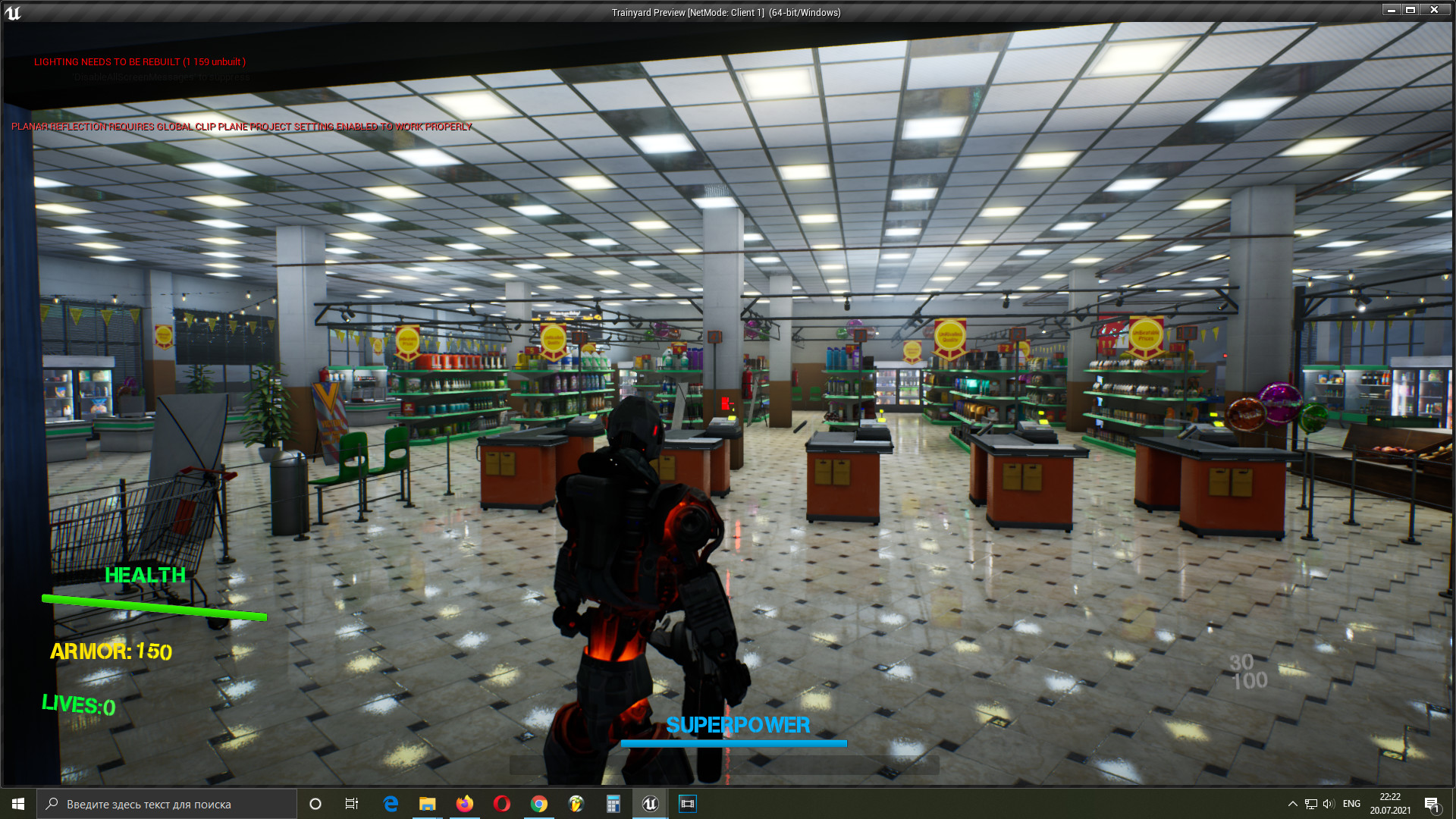
Task: Mute the system volume in the tray
Action: point(1327,804)
